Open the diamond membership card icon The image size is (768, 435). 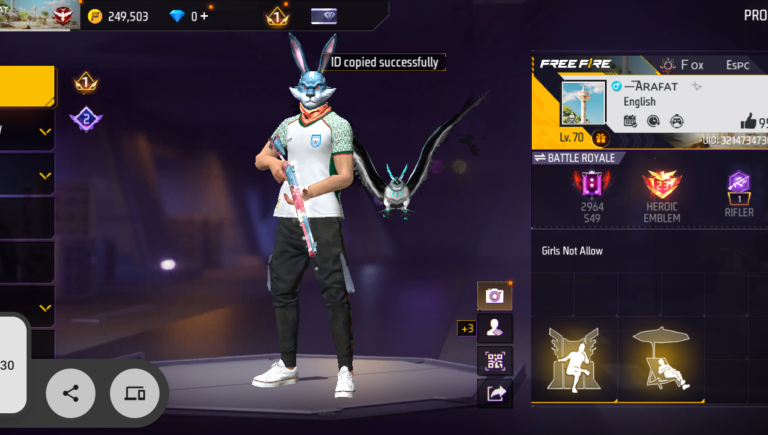click(324, 16)
